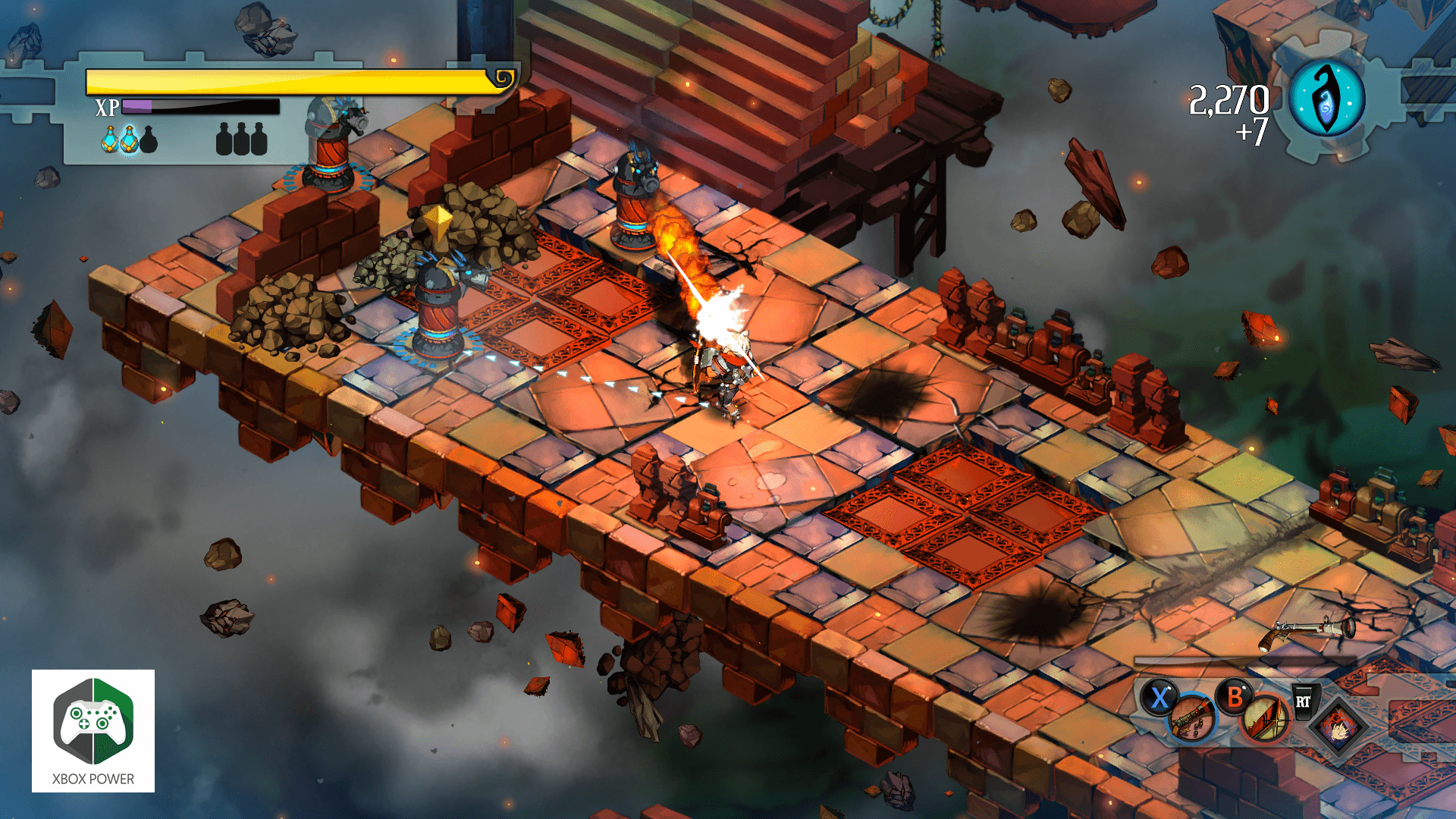Image resolution: width=1456 pixels, height=819 pixels.
Task: Toggle the first black spirit bottle slot
Action: pyautogui.click(x=224, y=140)
